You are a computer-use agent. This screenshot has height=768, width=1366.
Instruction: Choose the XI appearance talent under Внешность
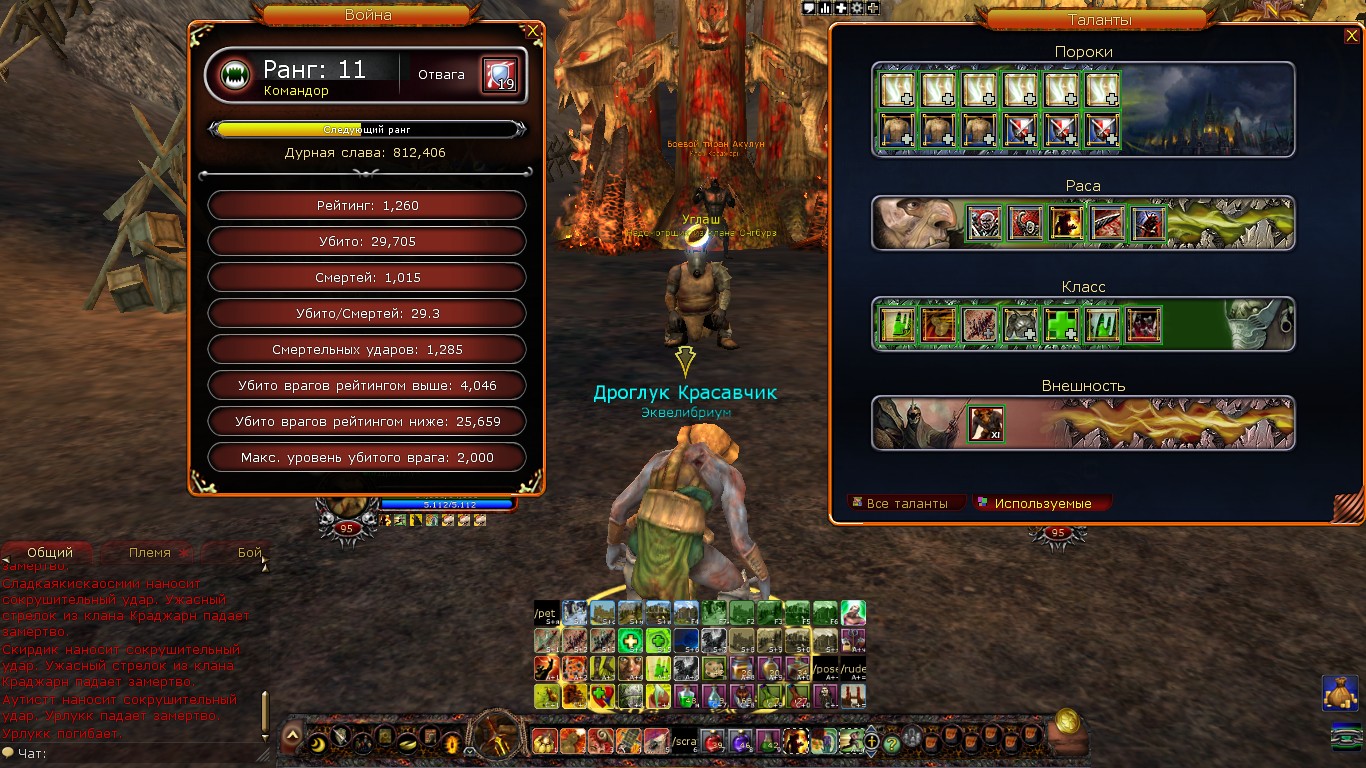[x=986, y=424]
